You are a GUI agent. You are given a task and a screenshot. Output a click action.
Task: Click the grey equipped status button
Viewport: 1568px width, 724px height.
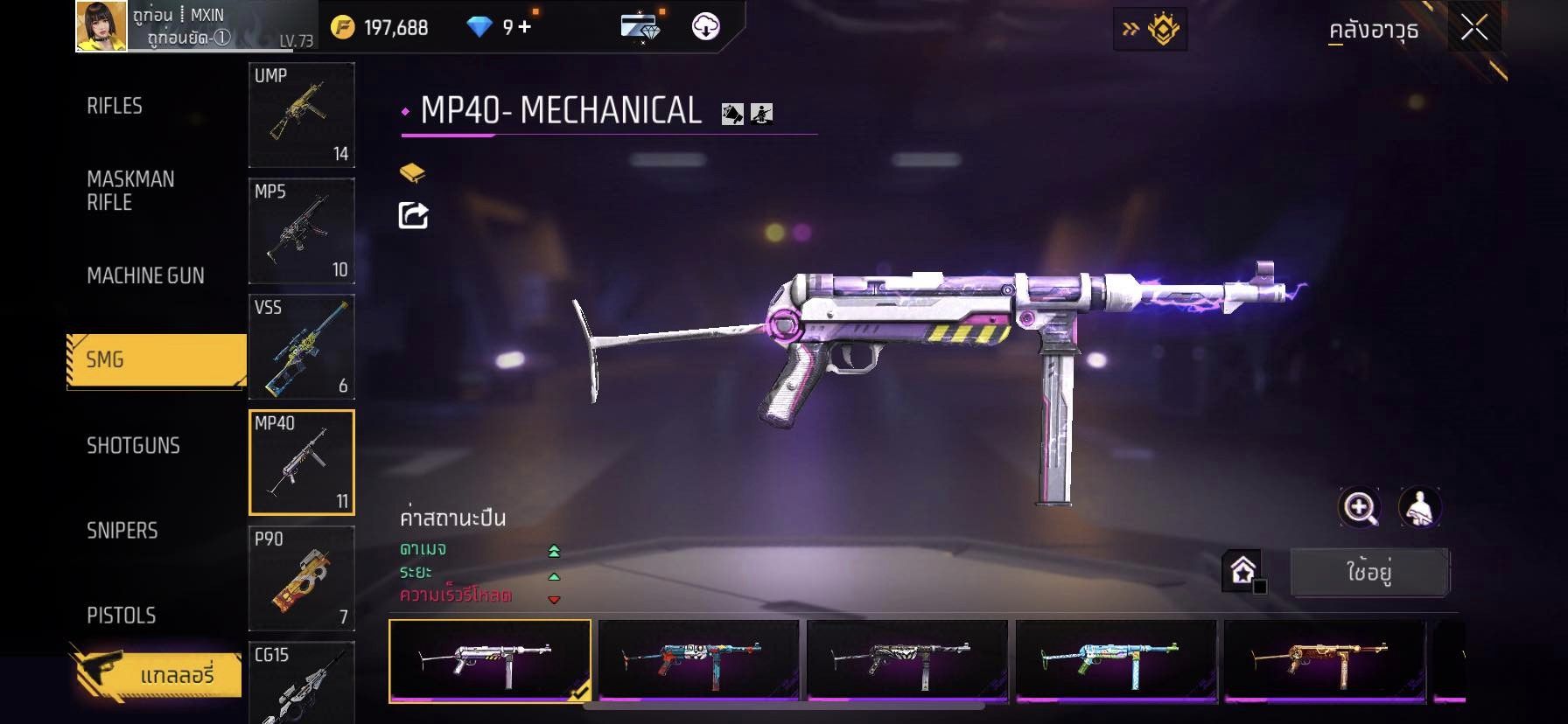click(x=1369, y=573)
